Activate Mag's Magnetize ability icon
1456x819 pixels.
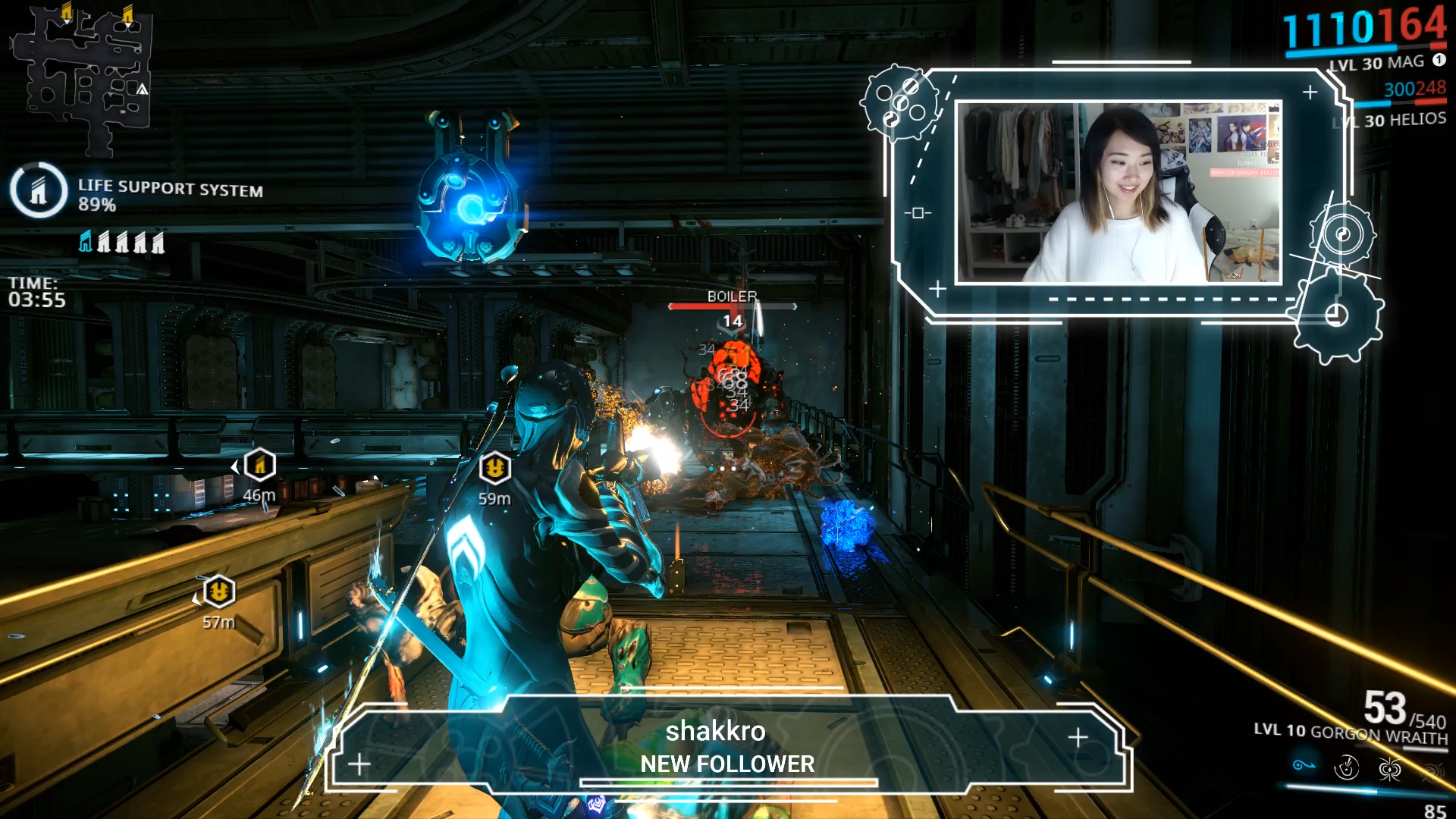tap(1347, 768)
